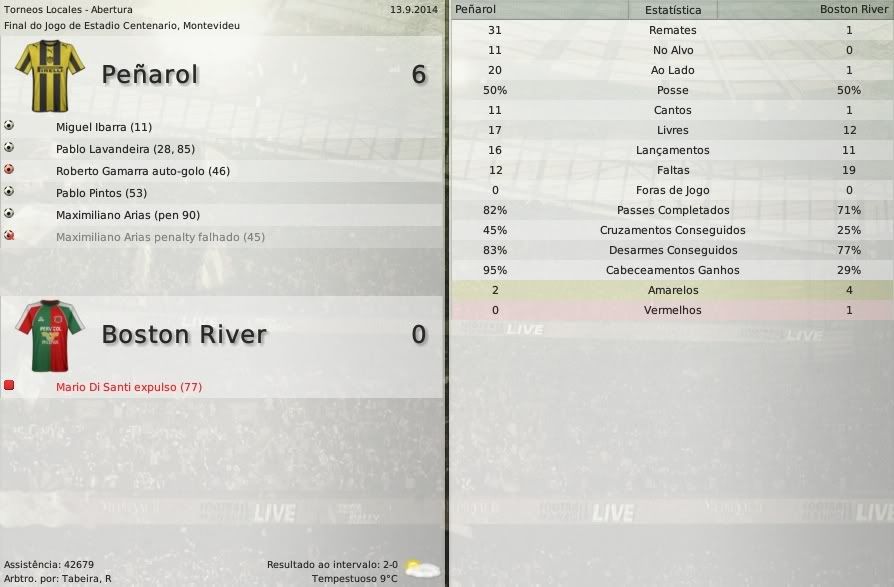Highlight the Amarelos statistics row
The width and height of the screenshot is (894, 587).
(x=672, y=290)
